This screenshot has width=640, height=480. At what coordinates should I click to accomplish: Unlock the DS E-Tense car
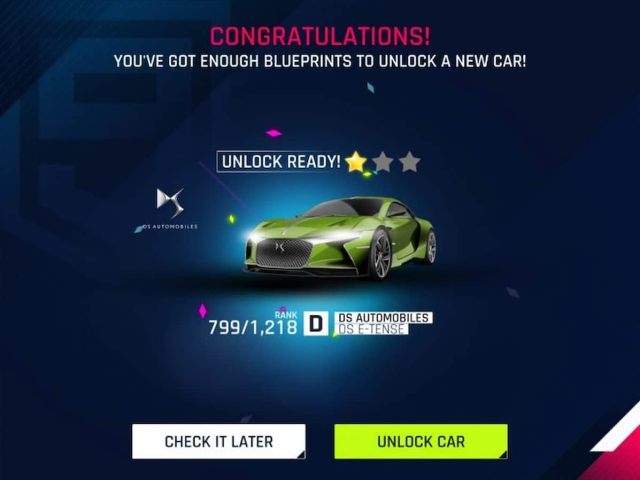(x=420, y=441)
